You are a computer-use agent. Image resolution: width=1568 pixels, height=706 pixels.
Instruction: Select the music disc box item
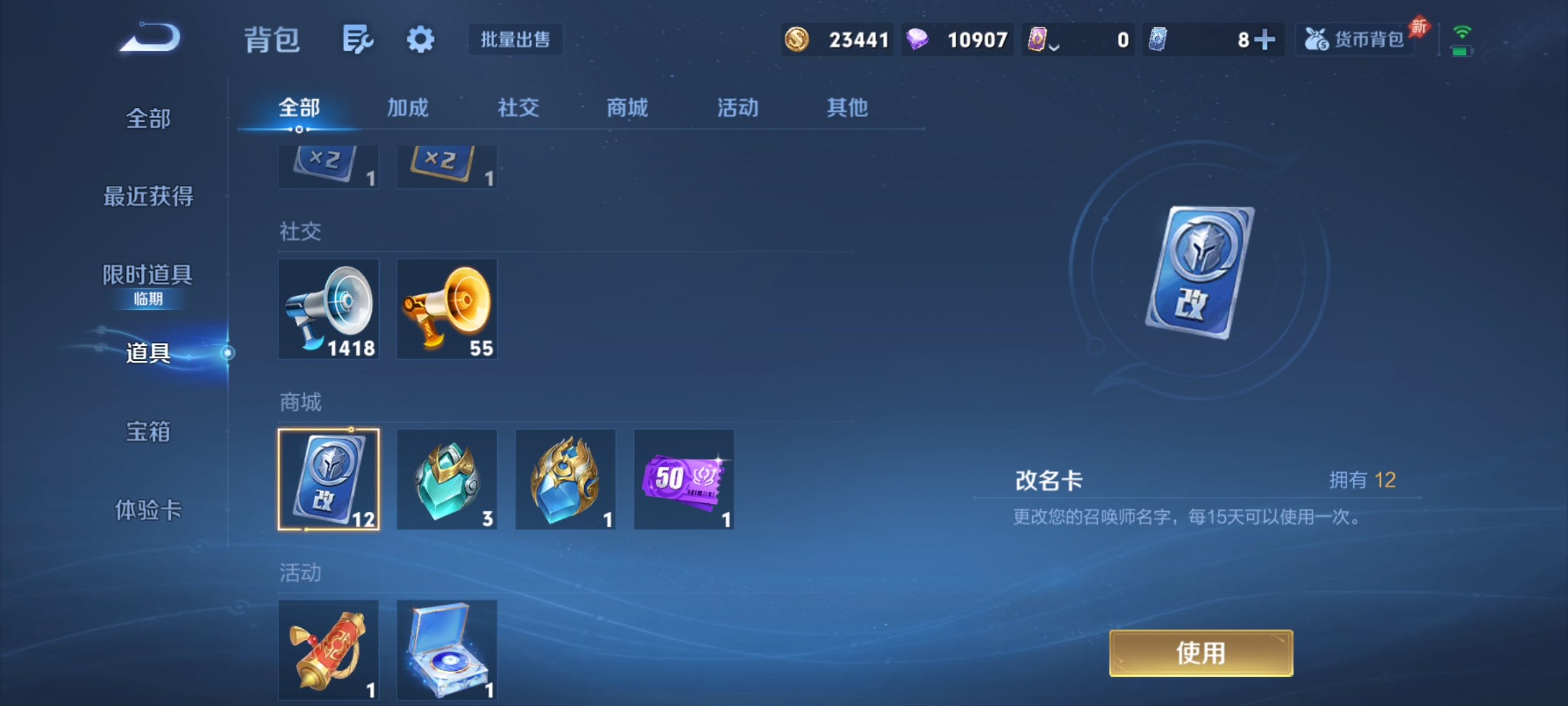(x=447, y=650)
